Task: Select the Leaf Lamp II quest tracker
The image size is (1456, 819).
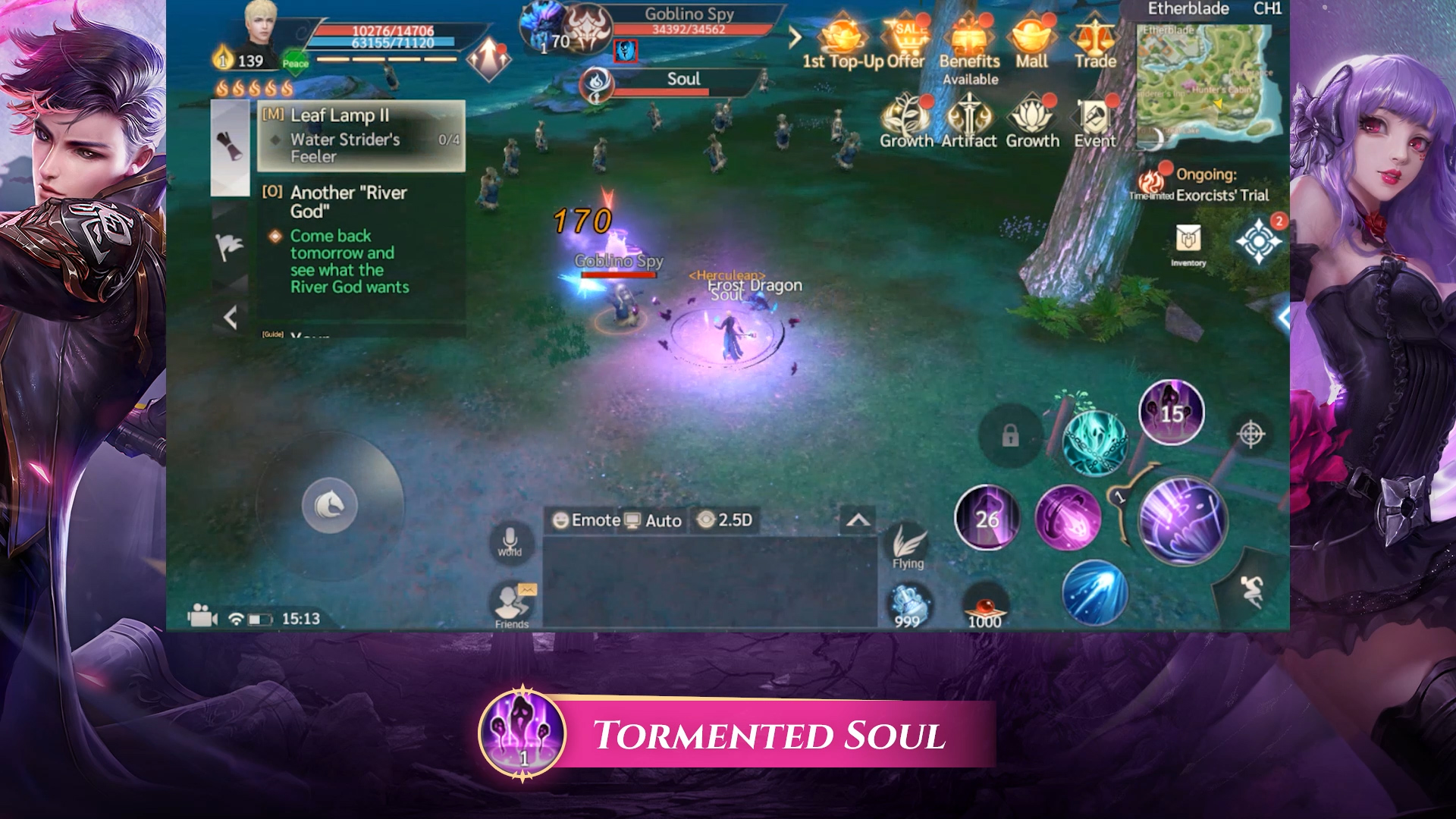Action: click(361, 135)
